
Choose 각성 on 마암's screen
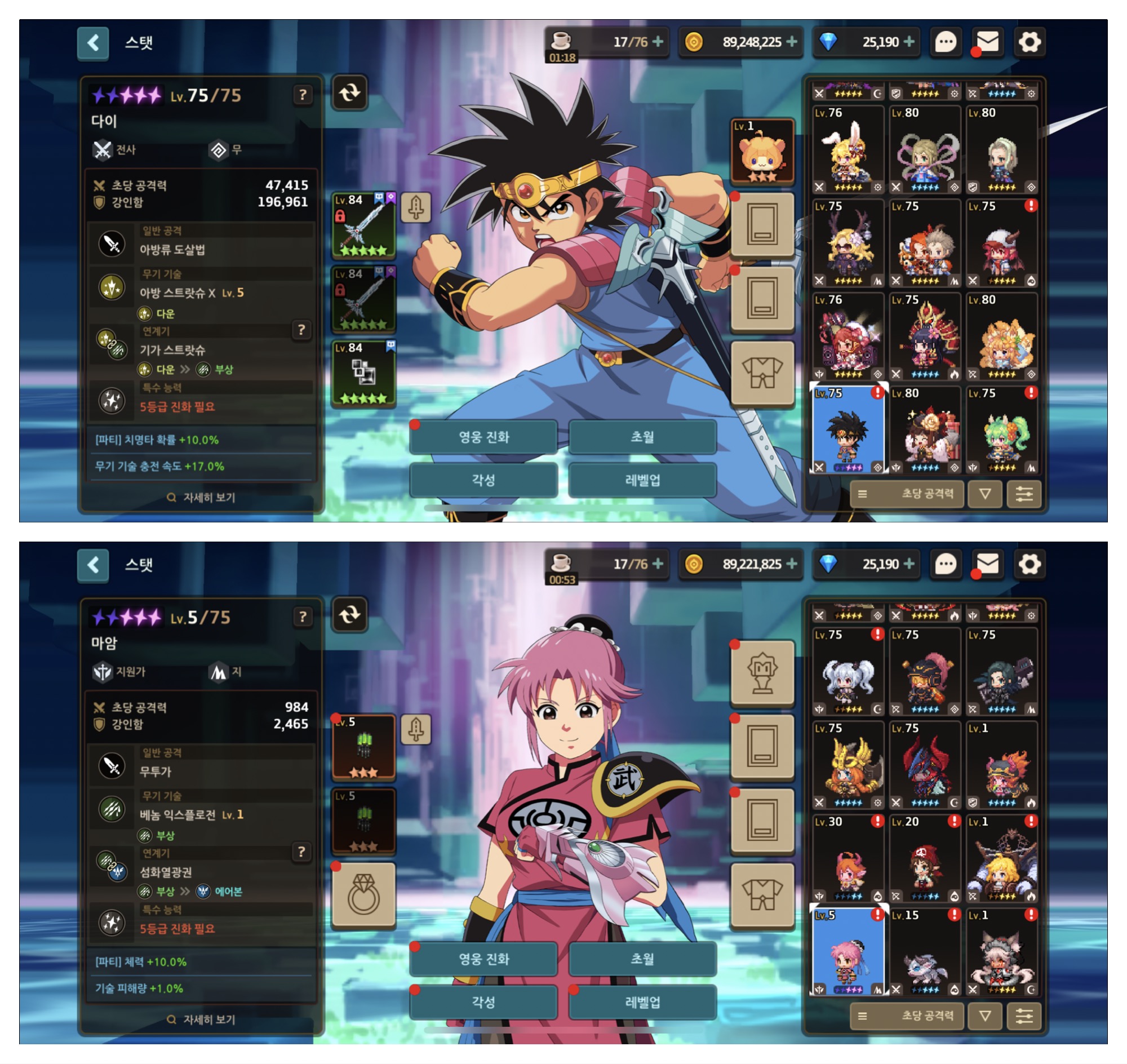click(x=483, y=1002)
